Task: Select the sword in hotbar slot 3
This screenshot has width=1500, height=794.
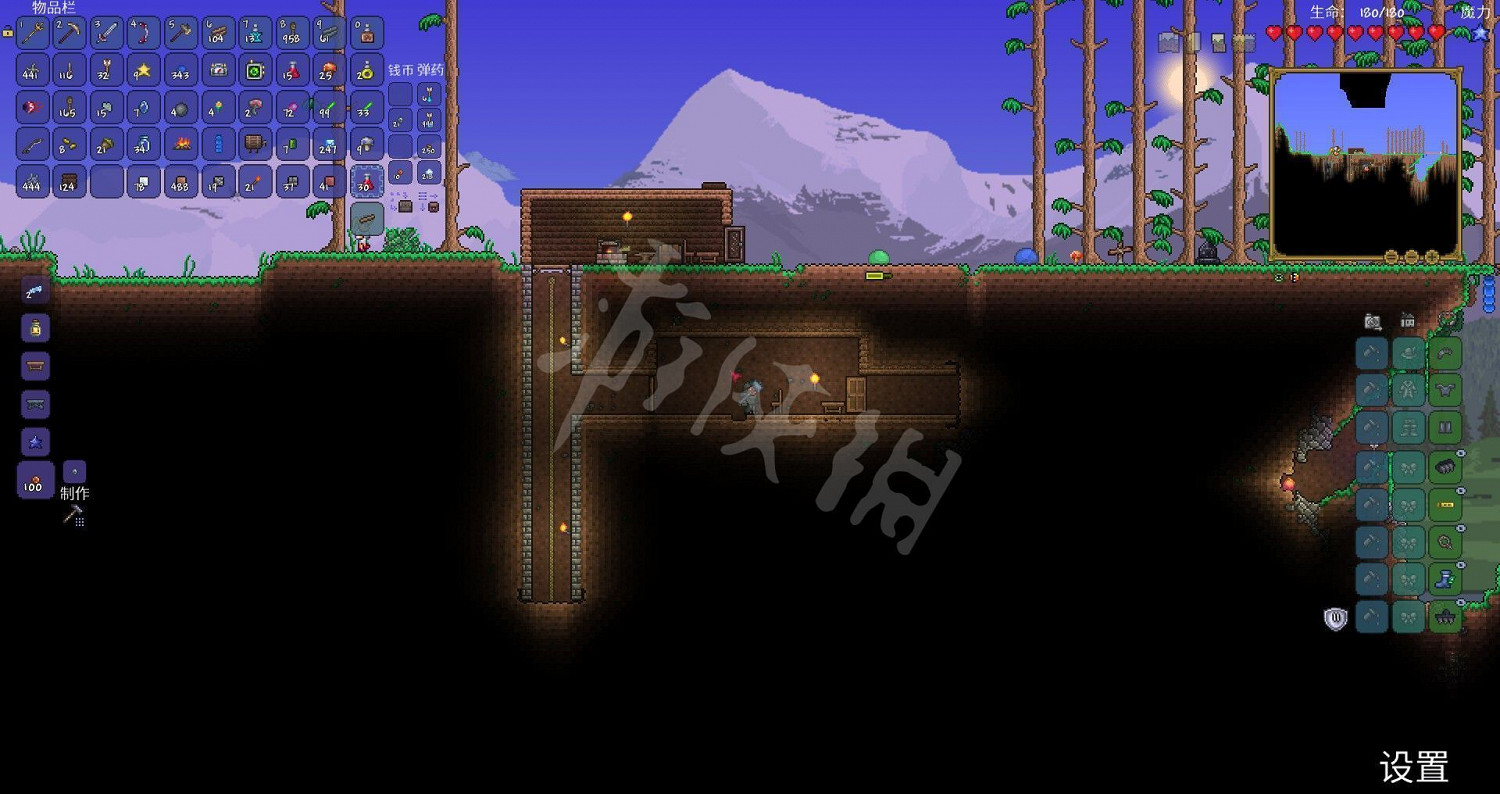Action: [x=106, y=32]
